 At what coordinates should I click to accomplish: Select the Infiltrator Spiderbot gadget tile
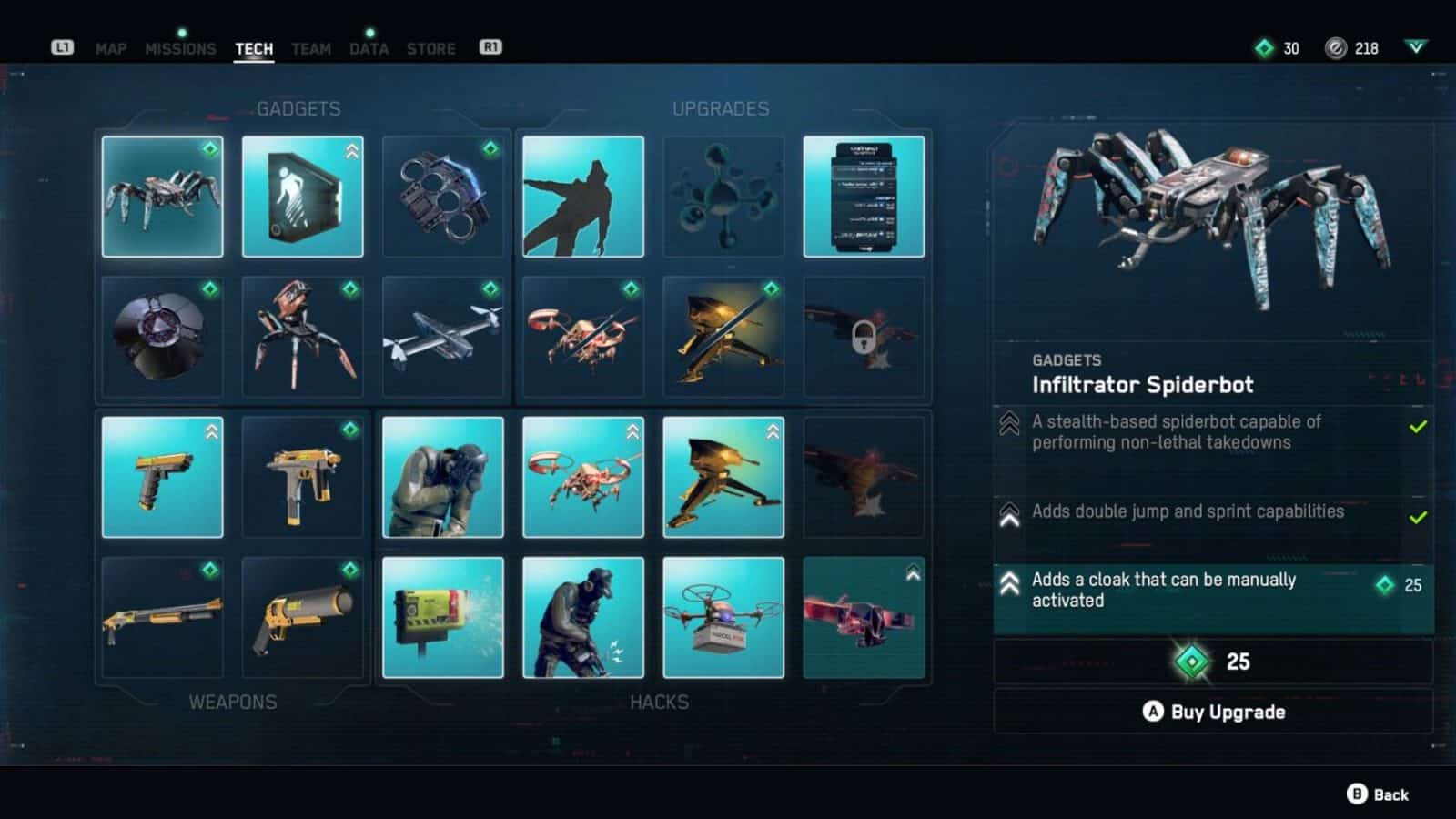[162, 197]
